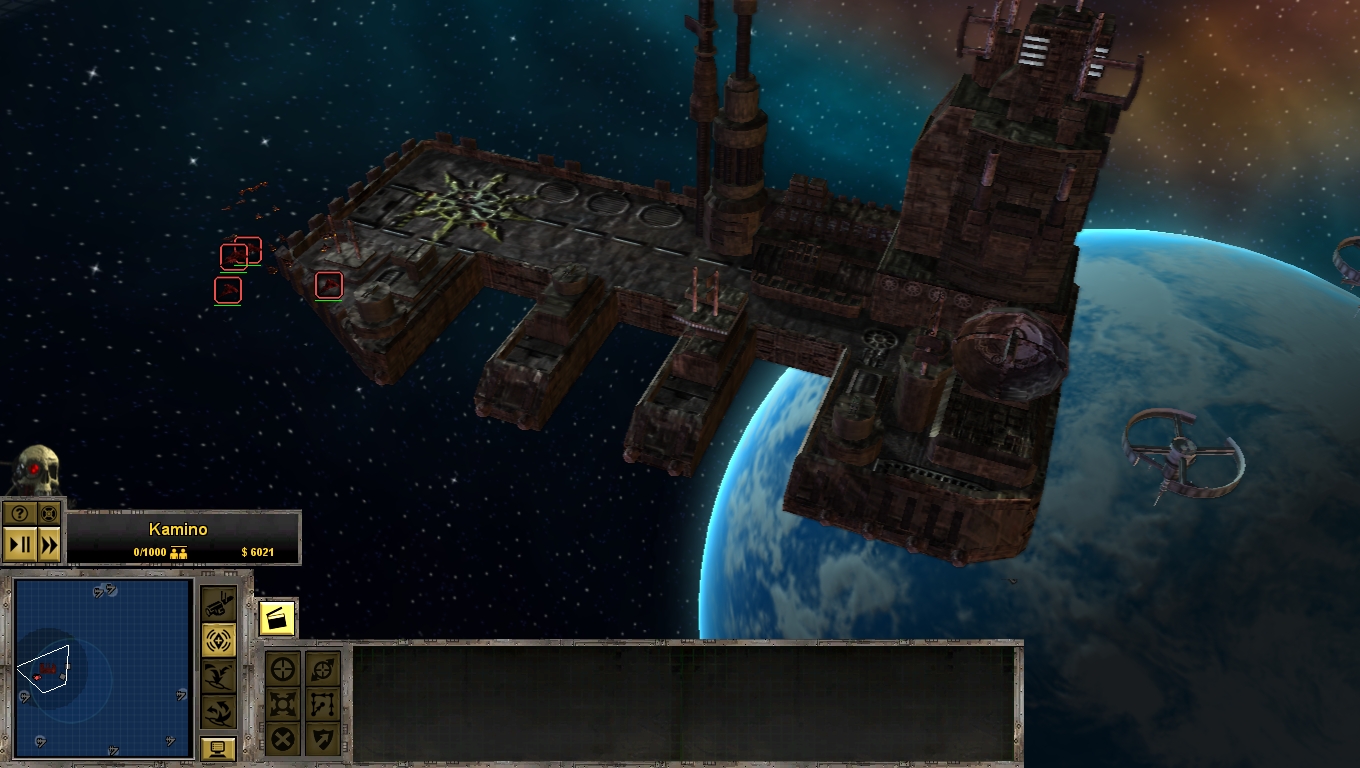Click the tactical minimap
Viewport: 1360px width, 768px height.
103,668
